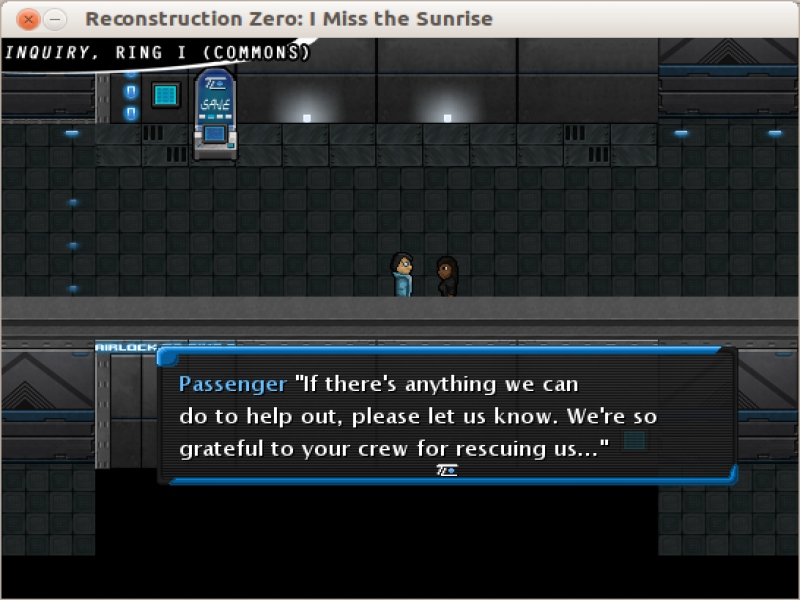The height and width of the screenshot is (600, 800).
Task: Close the game window
Action: pos(30,19)
